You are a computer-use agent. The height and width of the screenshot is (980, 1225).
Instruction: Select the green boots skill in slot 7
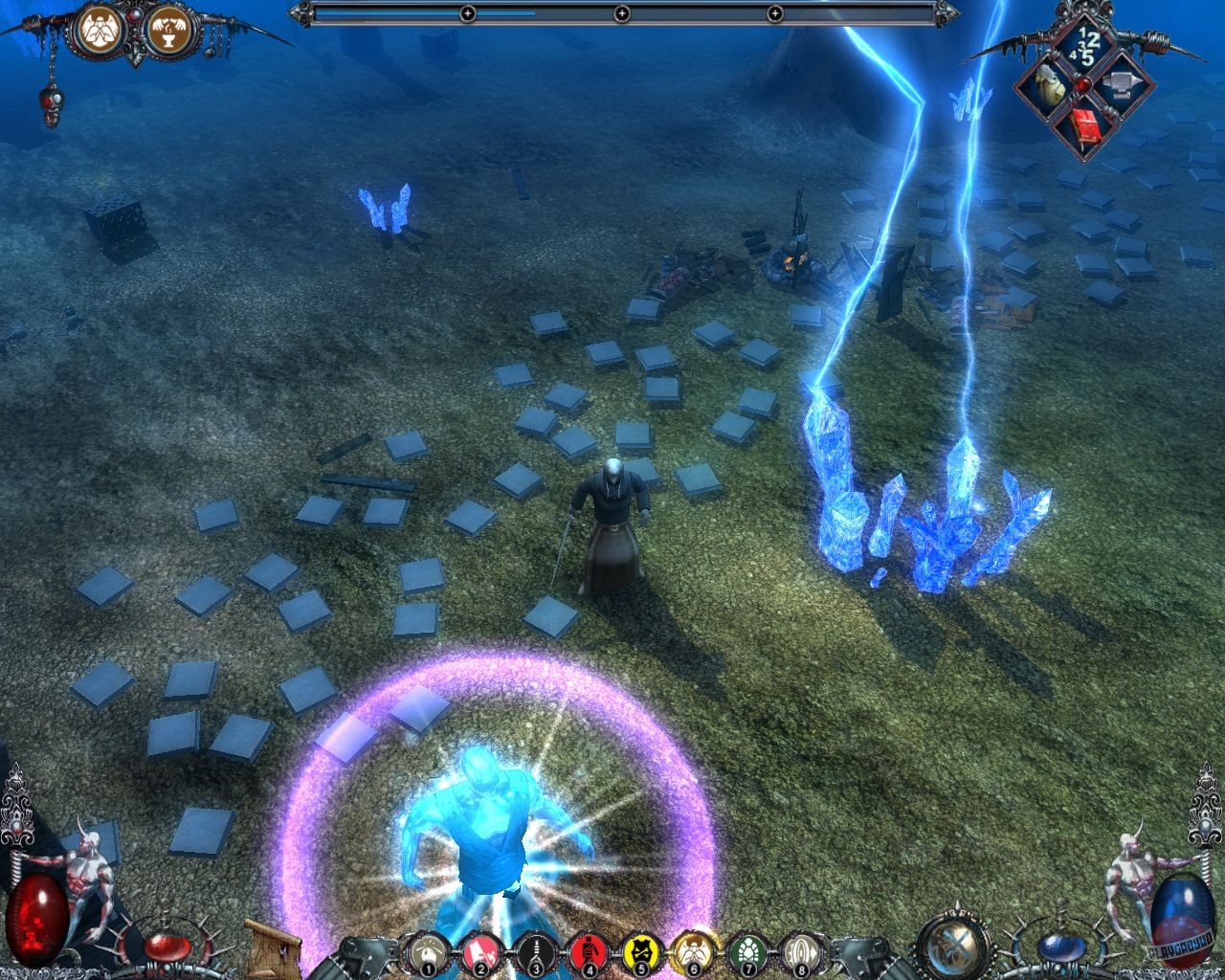point(748,950)
